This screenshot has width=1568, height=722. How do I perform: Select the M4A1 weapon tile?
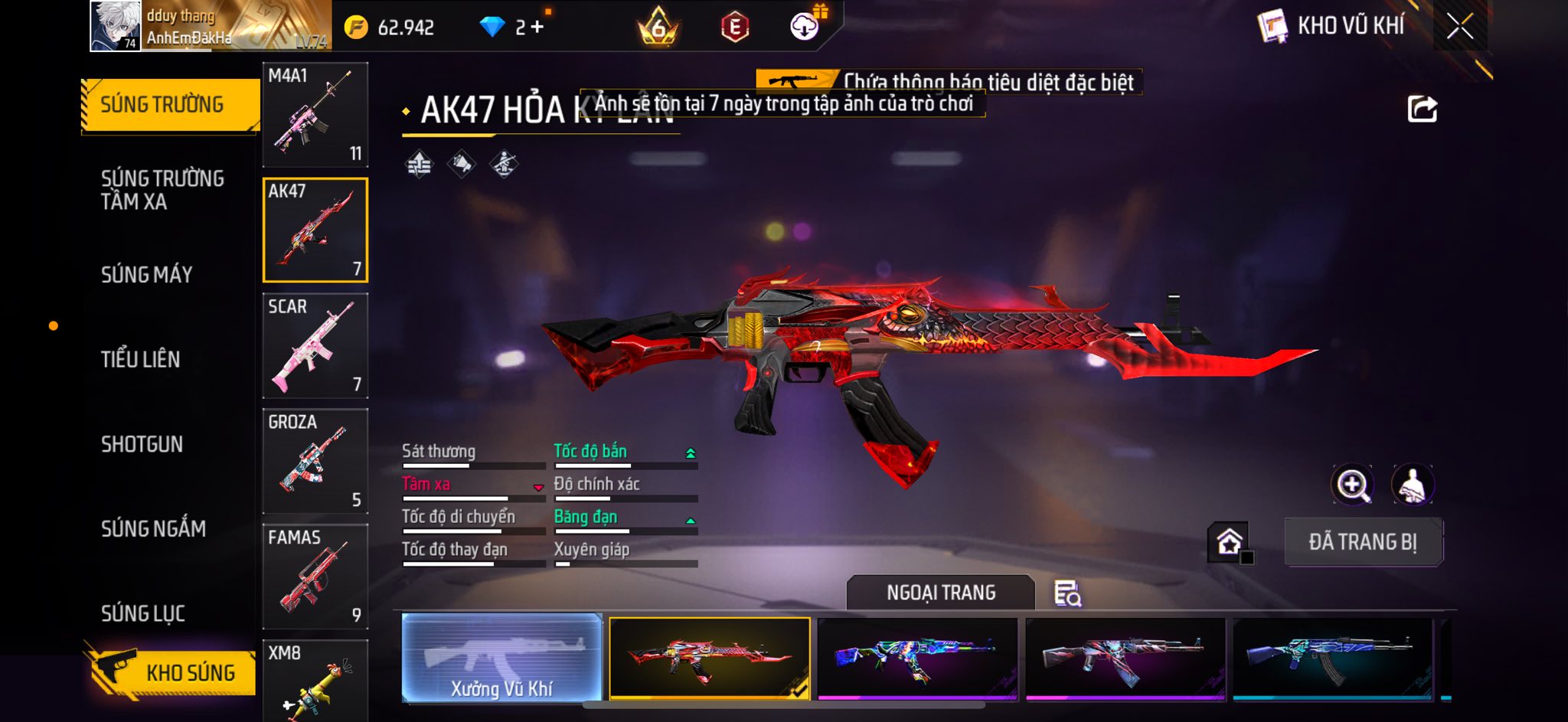315,114
